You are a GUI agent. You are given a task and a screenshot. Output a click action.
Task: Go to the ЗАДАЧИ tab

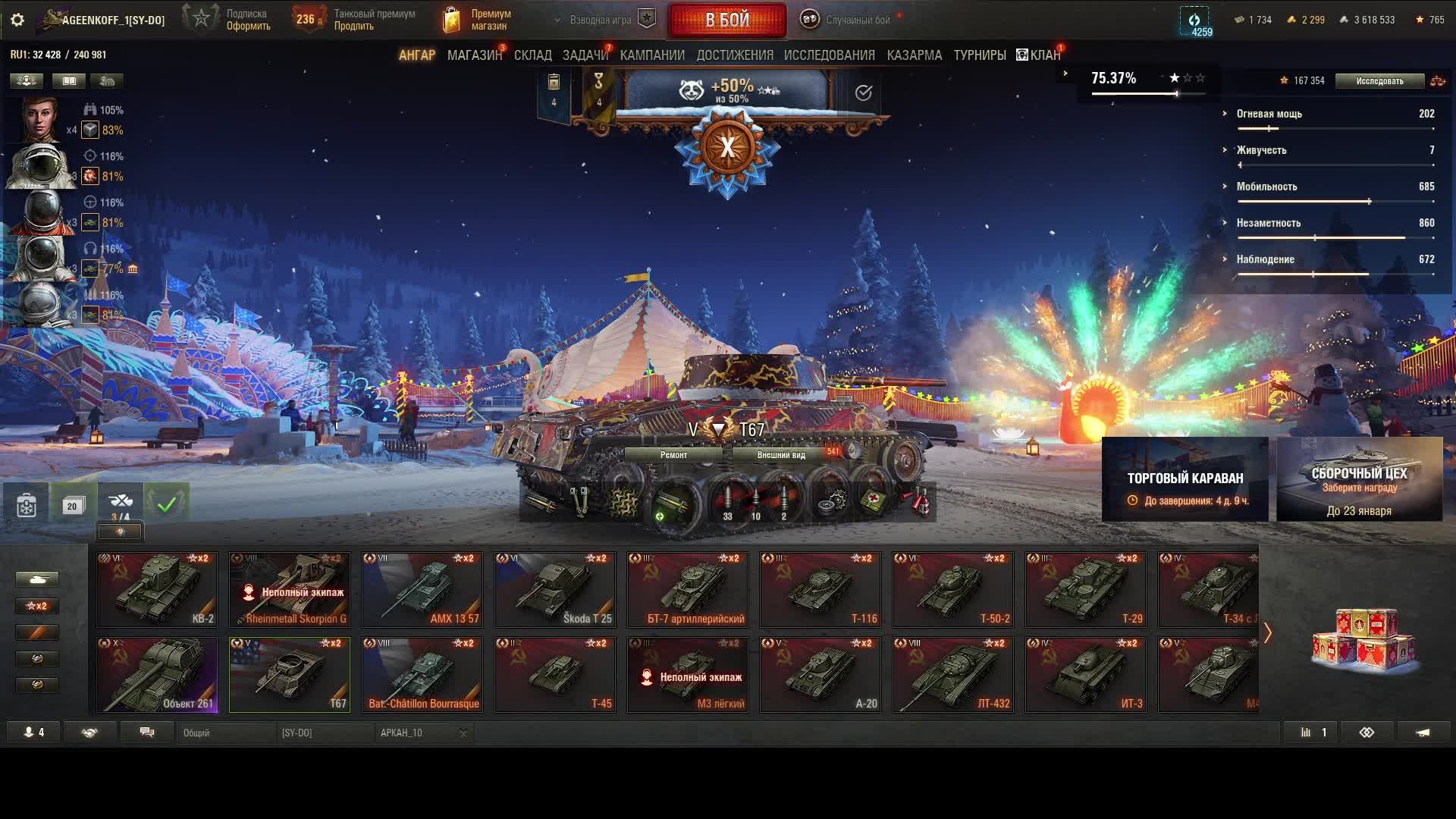[585, 55]
